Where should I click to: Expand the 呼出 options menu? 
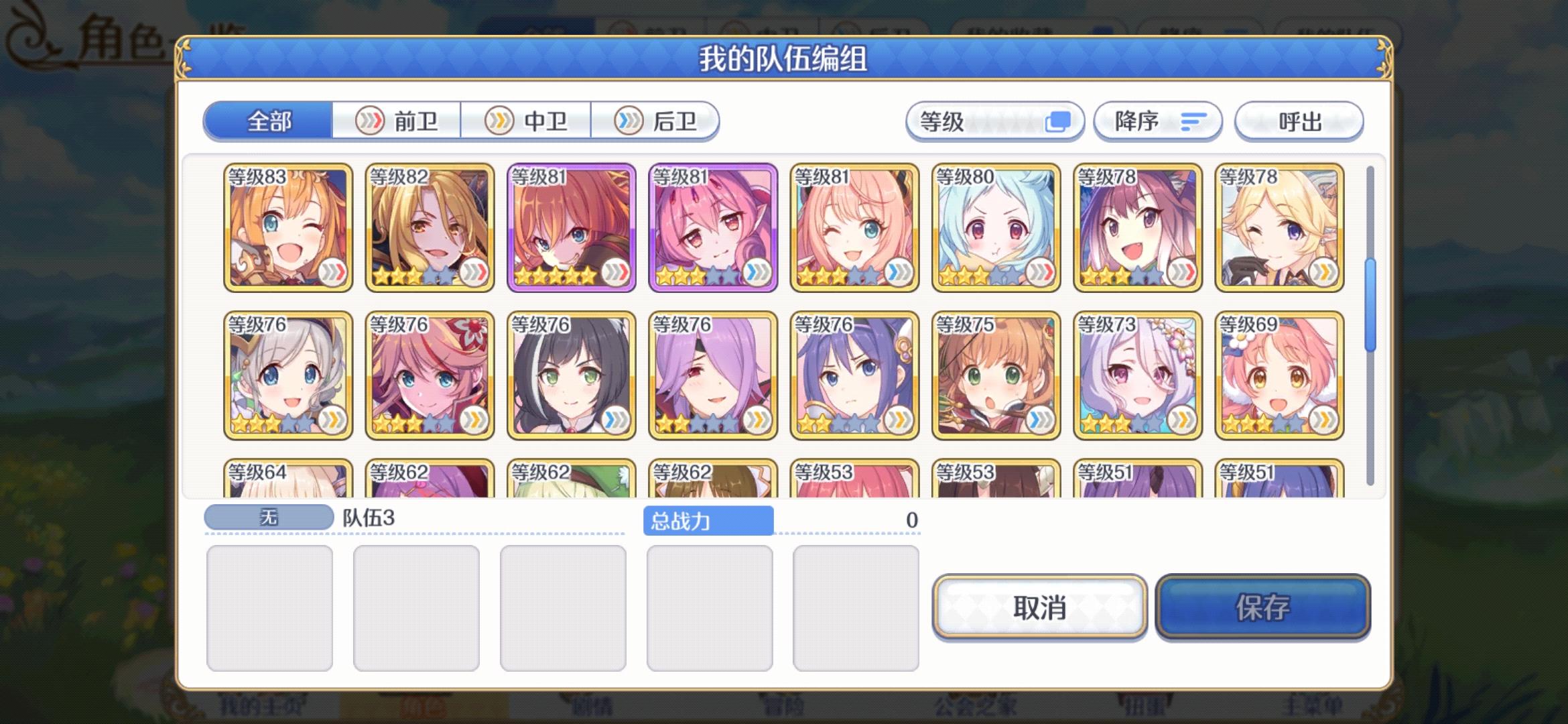1300,121
